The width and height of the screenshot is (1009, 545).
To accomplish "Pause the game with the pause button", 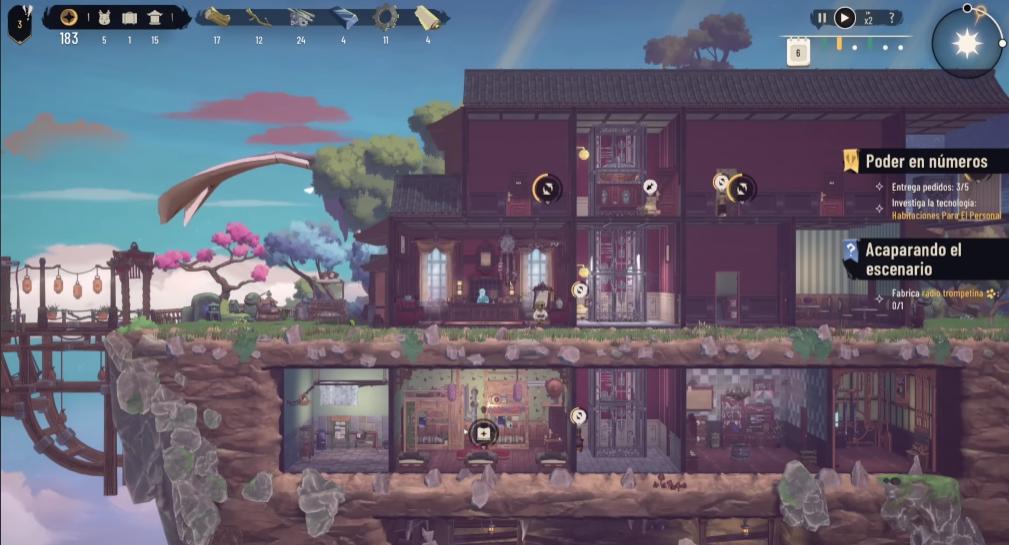I will pyautogui.click(x=822, y=17).
